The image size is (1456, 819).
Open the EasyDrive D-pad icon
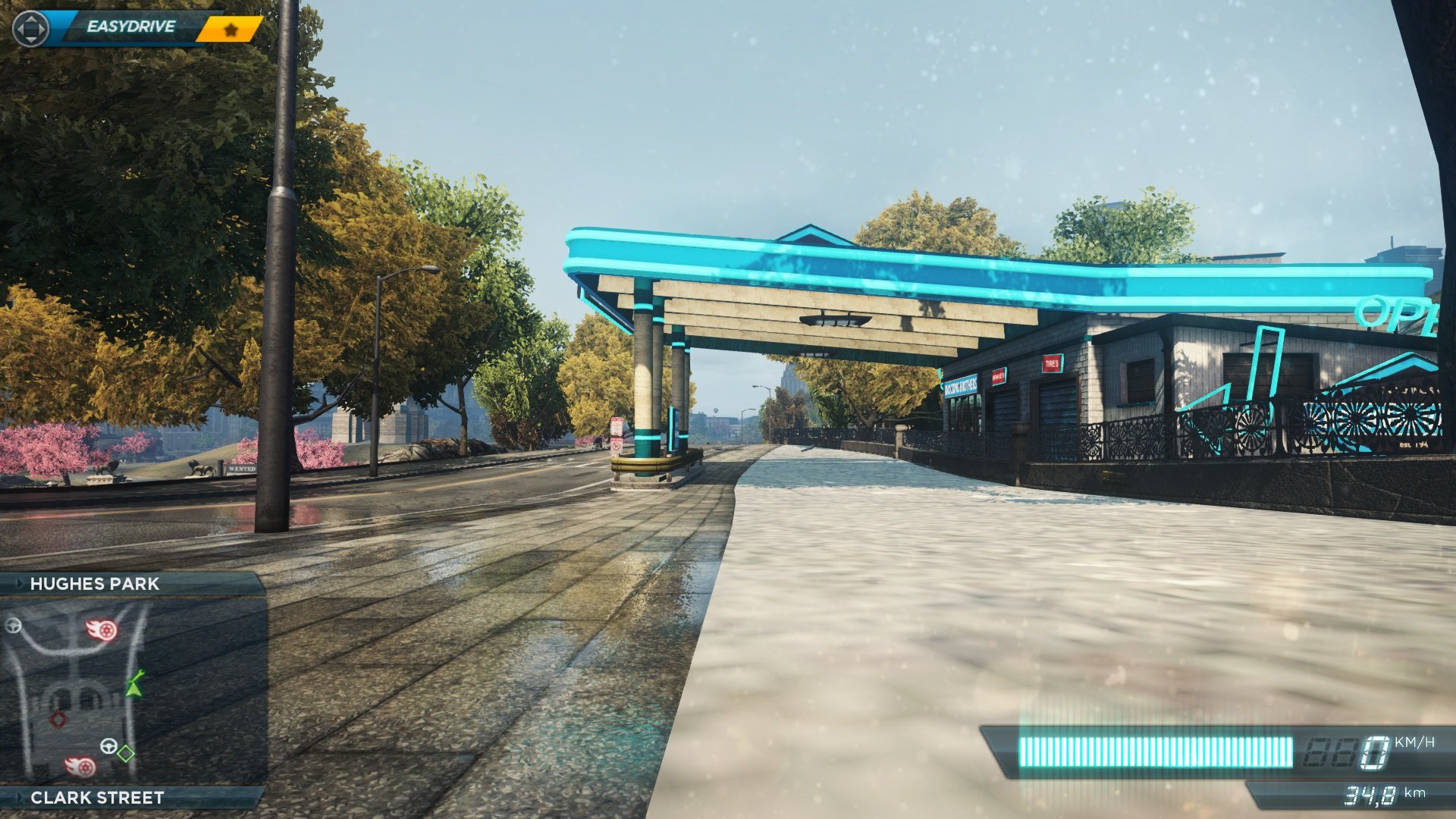pyautogui.click(x=30, y=29)
